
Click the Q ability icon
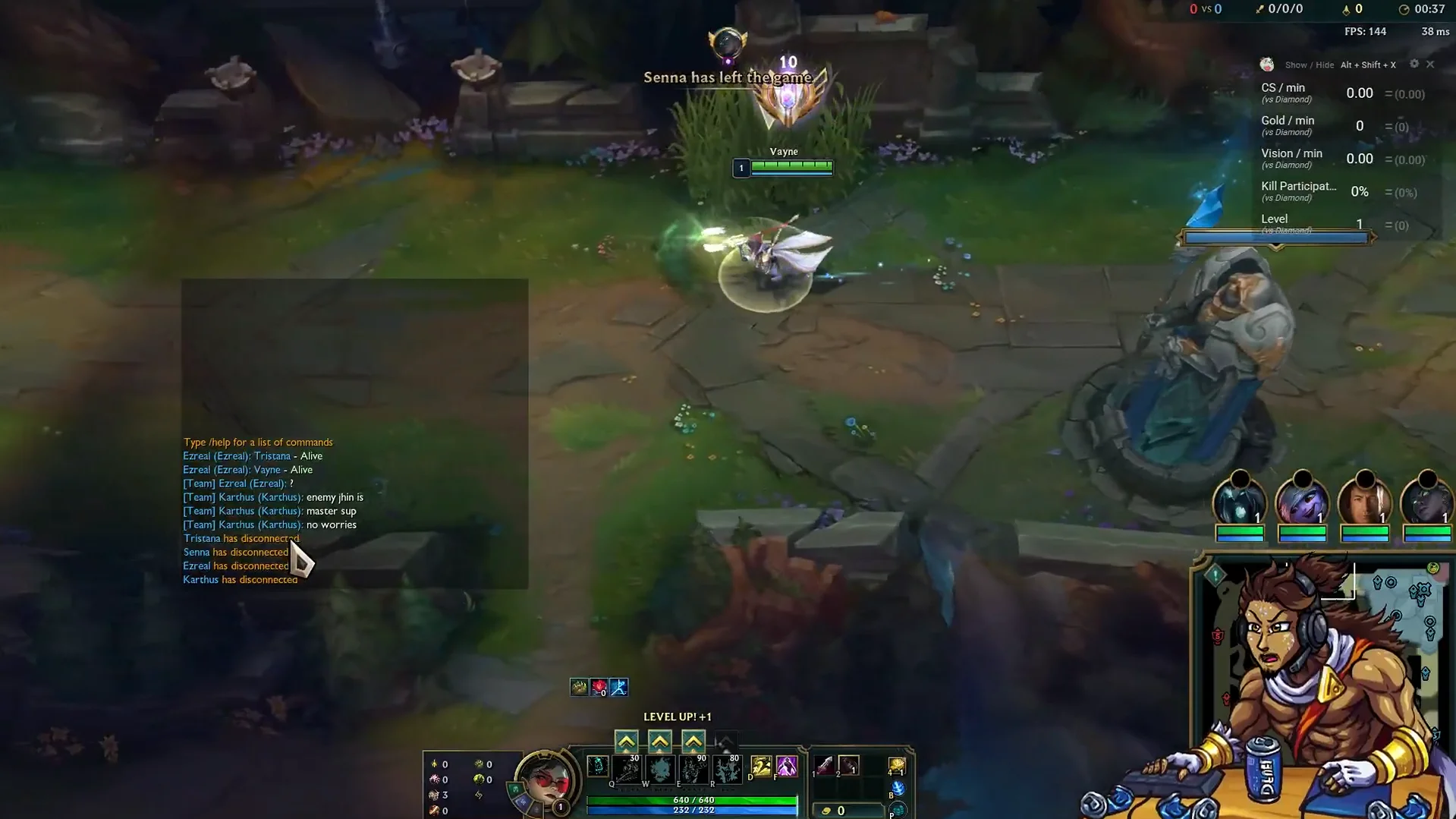pyautogui.click(x=626, y=769)
